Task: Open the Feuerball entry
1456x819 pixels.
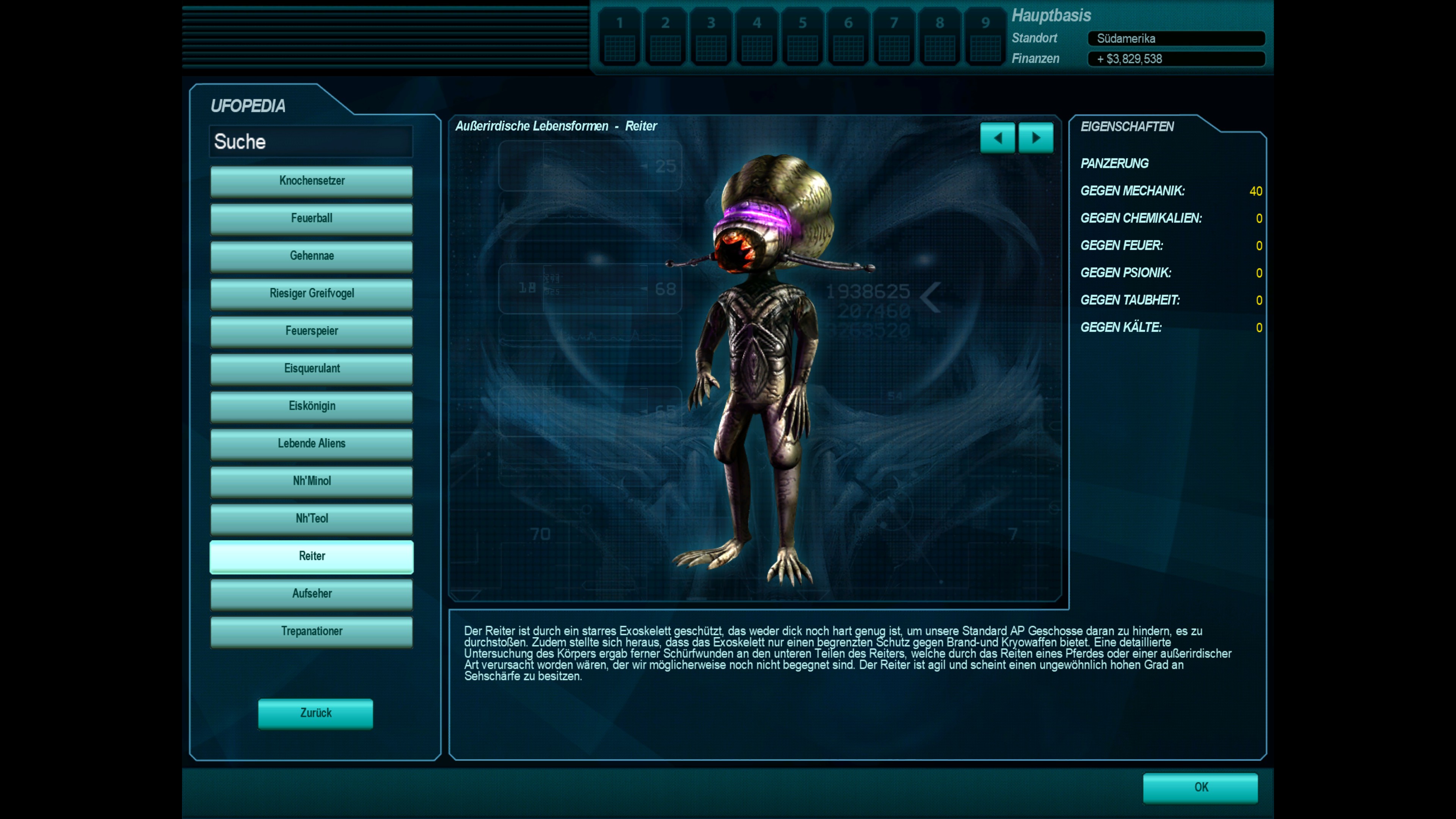Action: click(x=311, y=218)
